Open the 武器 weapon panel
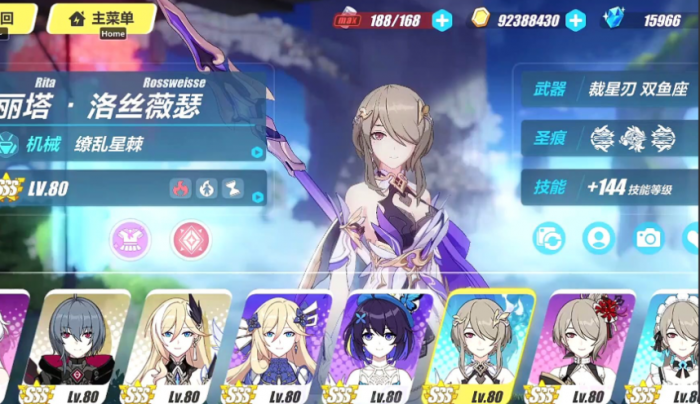This screenshot has width=700, height=404. click(x=607, y=88)
